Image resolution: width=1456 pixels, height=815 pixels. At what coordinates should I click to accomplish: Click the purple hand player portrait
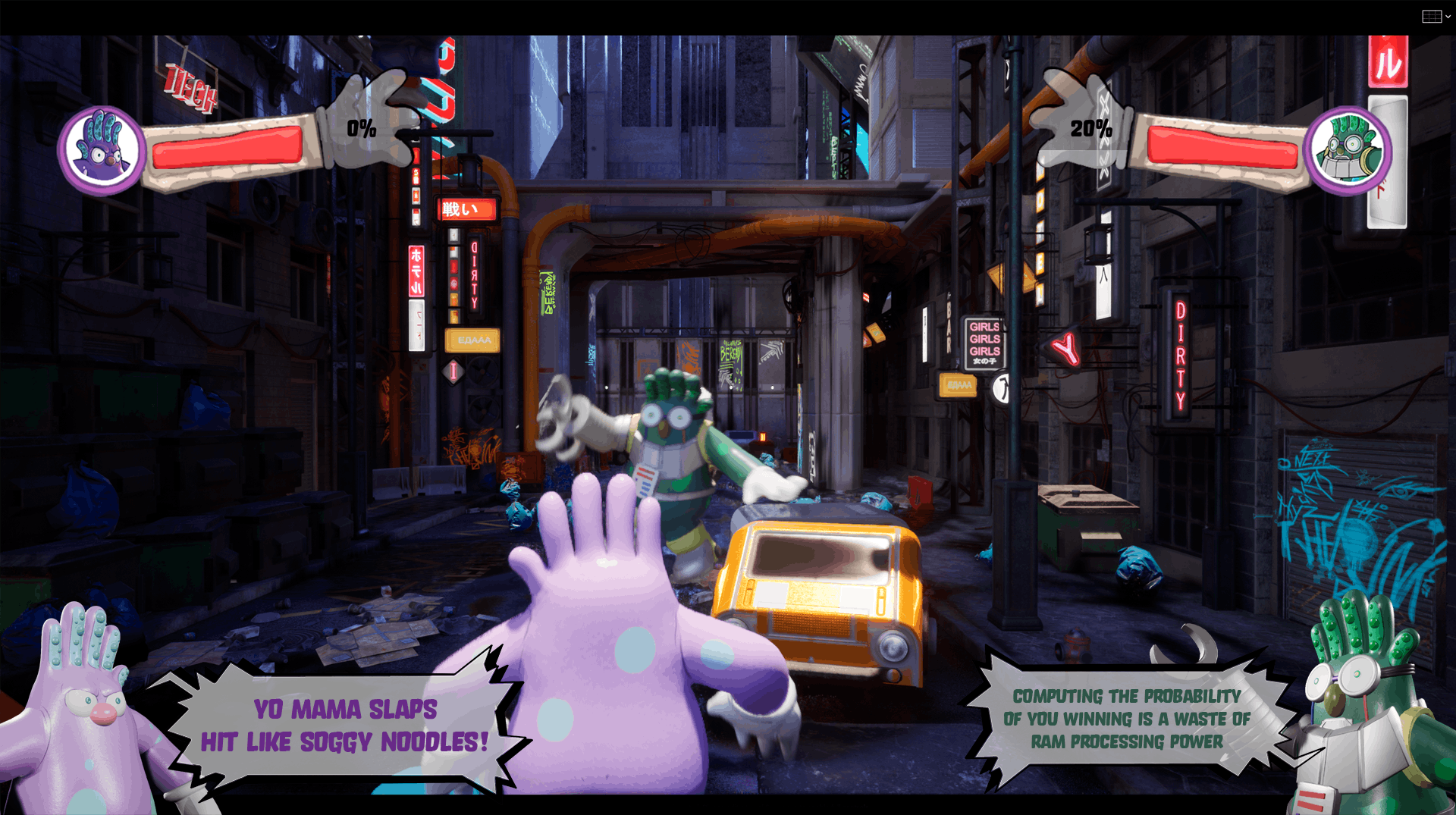click(102, 150)
